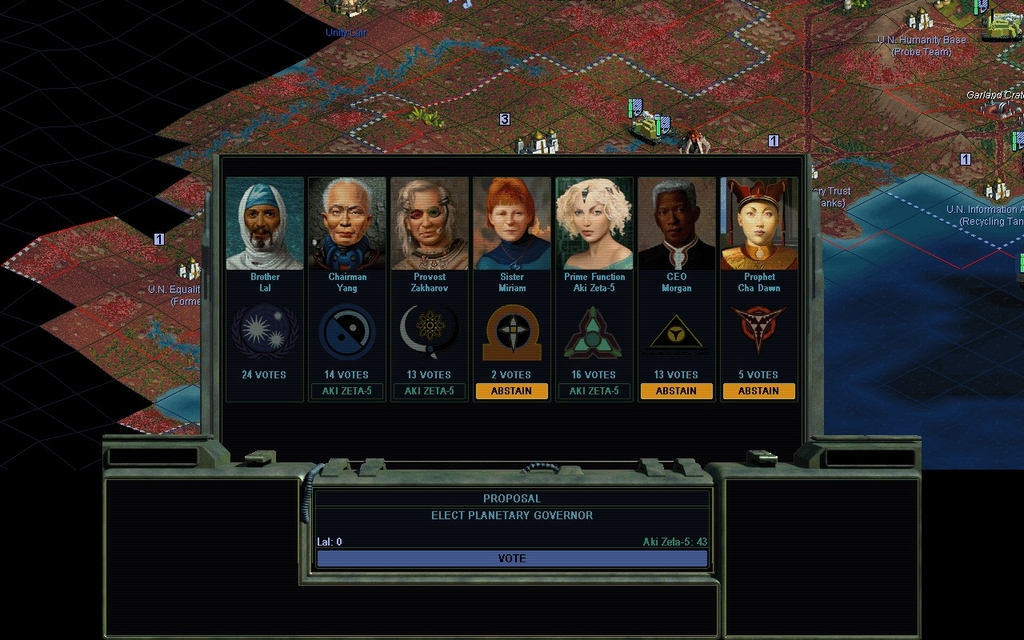Click Provost Zakharov's AKI ZETA-5 vote label
This screenshot has width=1024, height=640.
pos(429,391)
